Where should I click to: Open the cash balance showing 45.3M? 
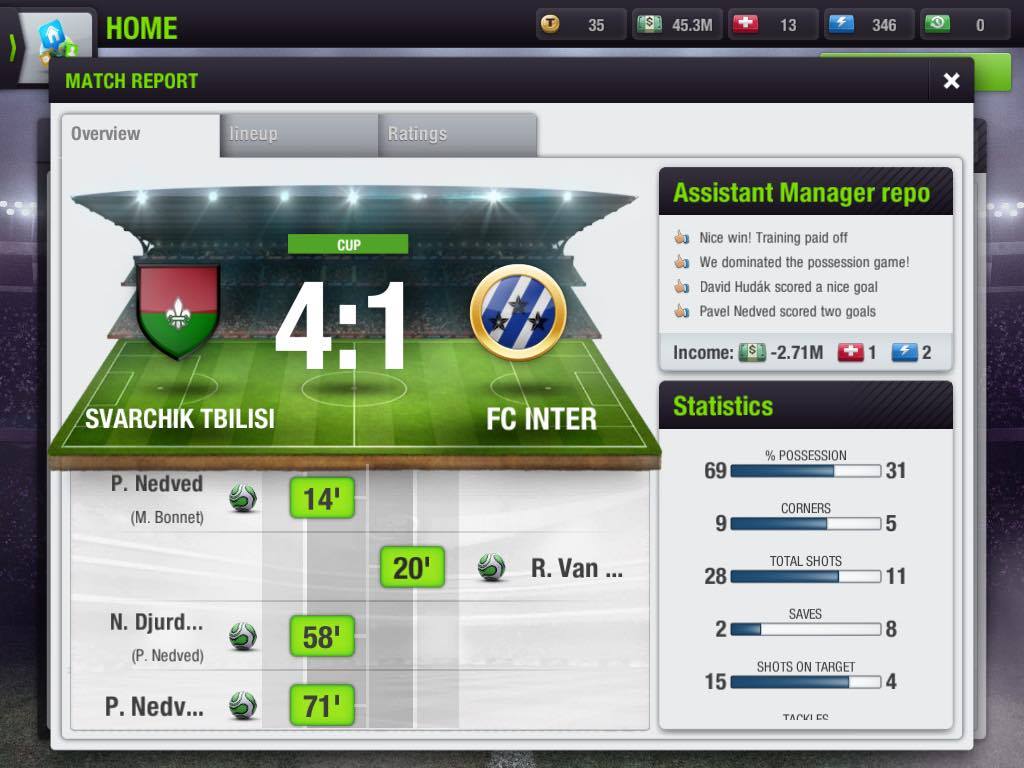pos(677,25)
